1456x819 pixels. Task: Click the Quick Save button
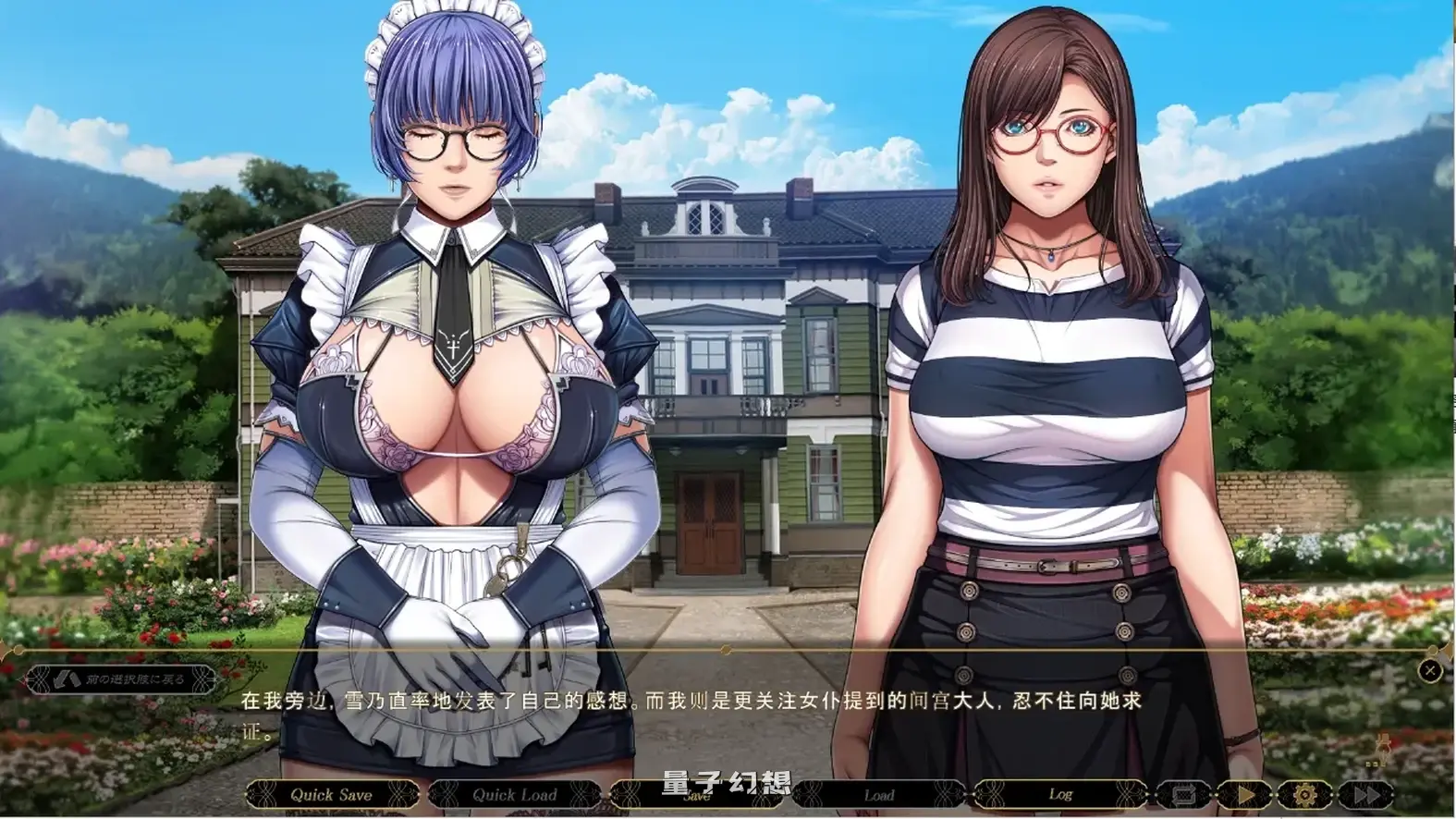click(x=330, y=794)
